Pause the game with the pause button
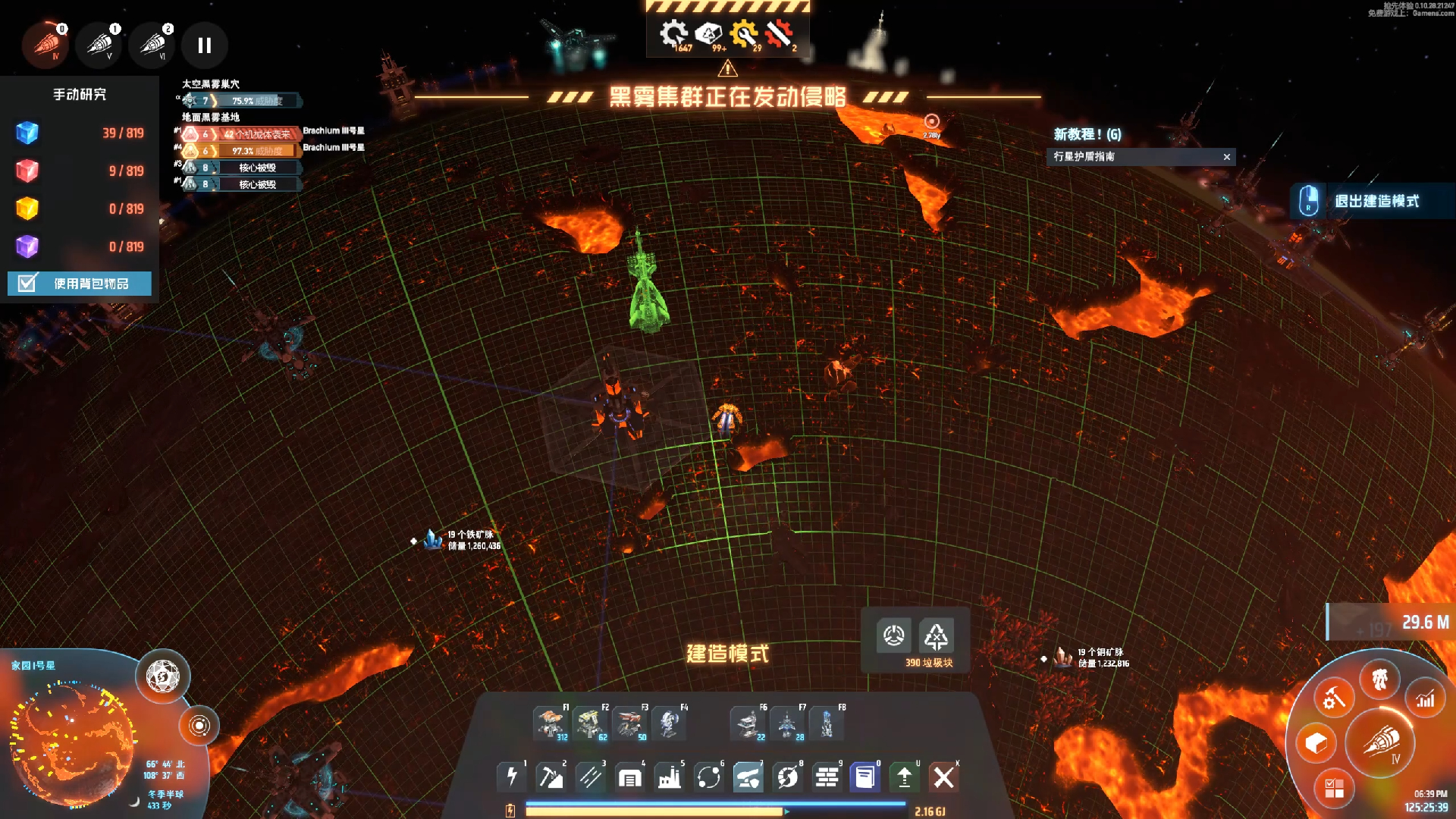 (x=204, y=45)
